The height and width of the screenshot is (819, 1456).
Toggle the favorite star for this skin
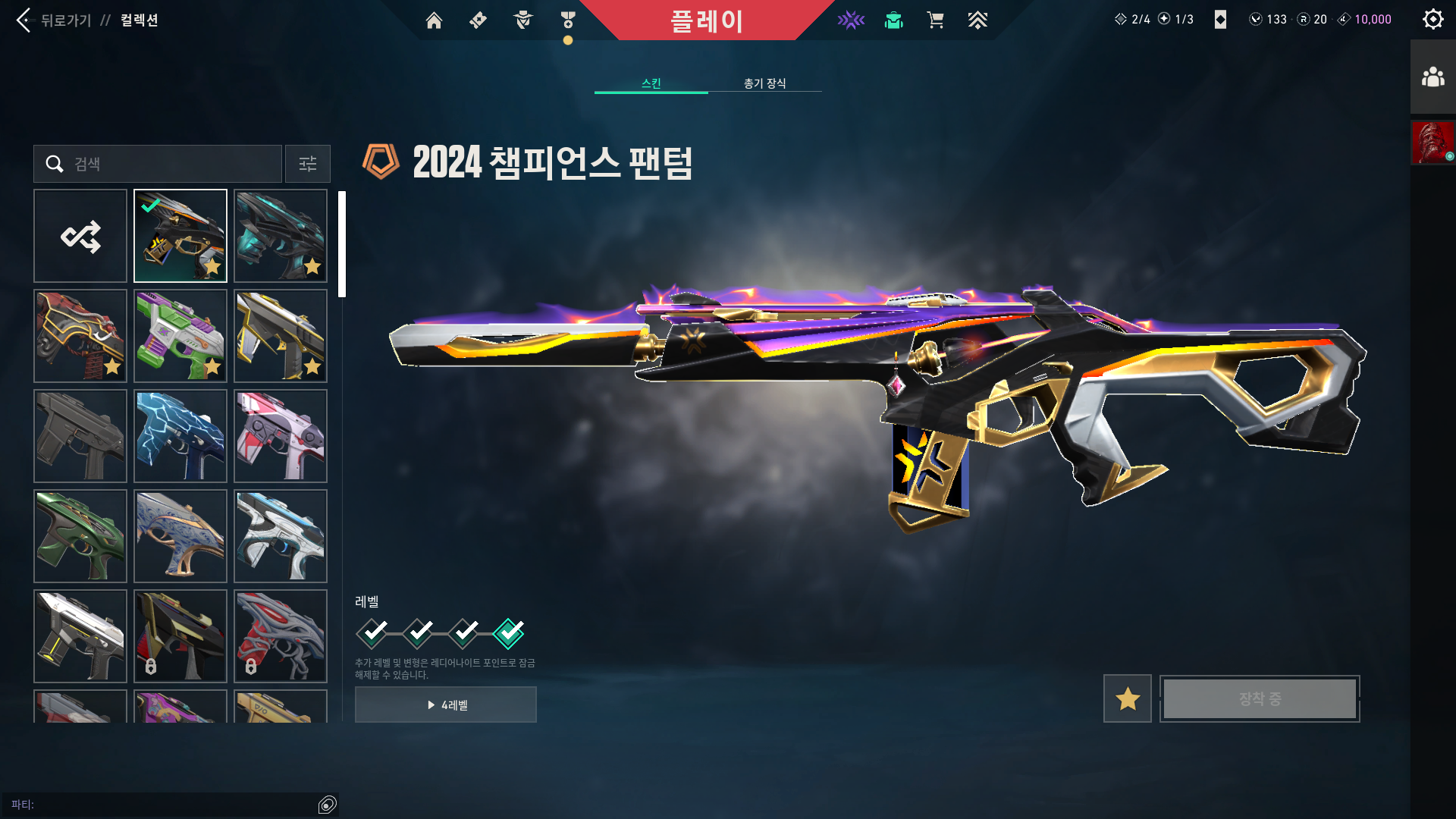pyautogui.click(x=1127, y=698)
